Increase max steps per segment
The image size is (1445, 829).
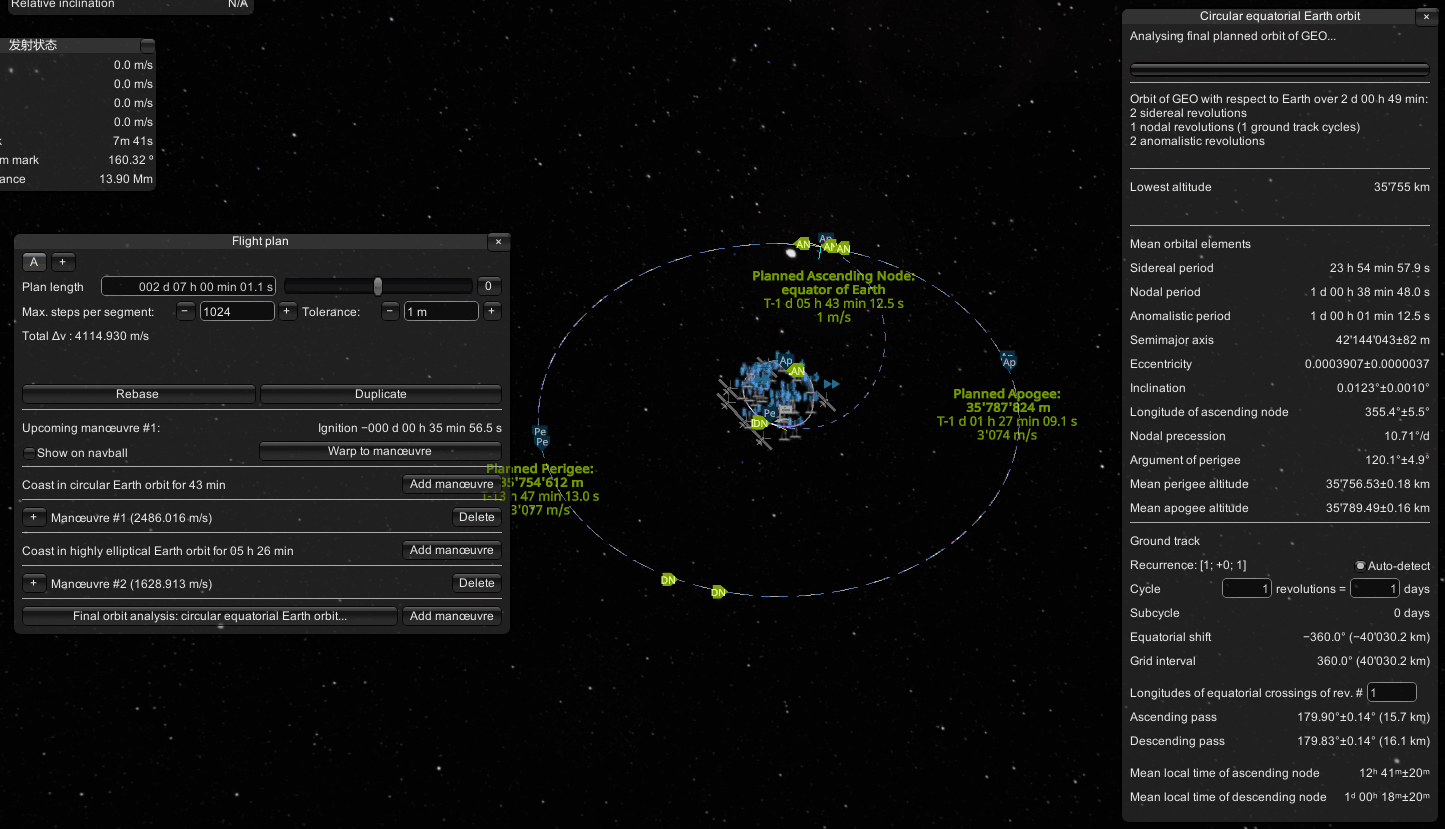pos(288,312)
